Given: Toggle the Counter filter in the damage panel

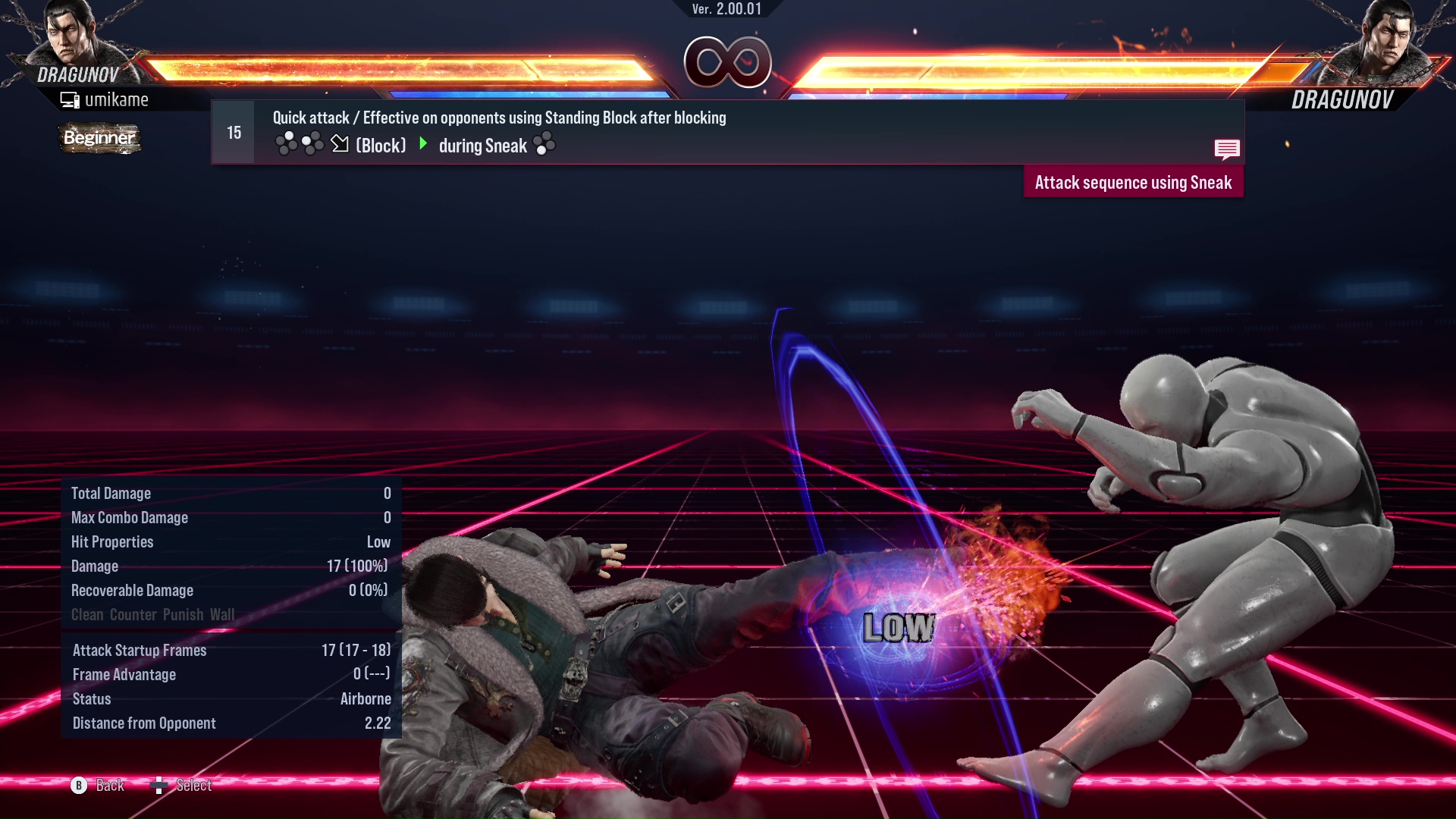Looking at the screenshot, I should [x=133, y=614].
